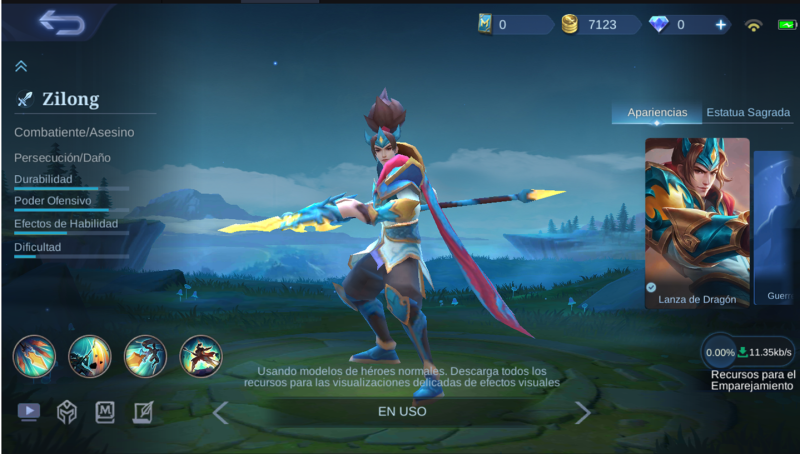View the skill showing a leaping spear strike

(x=145, y=356)
